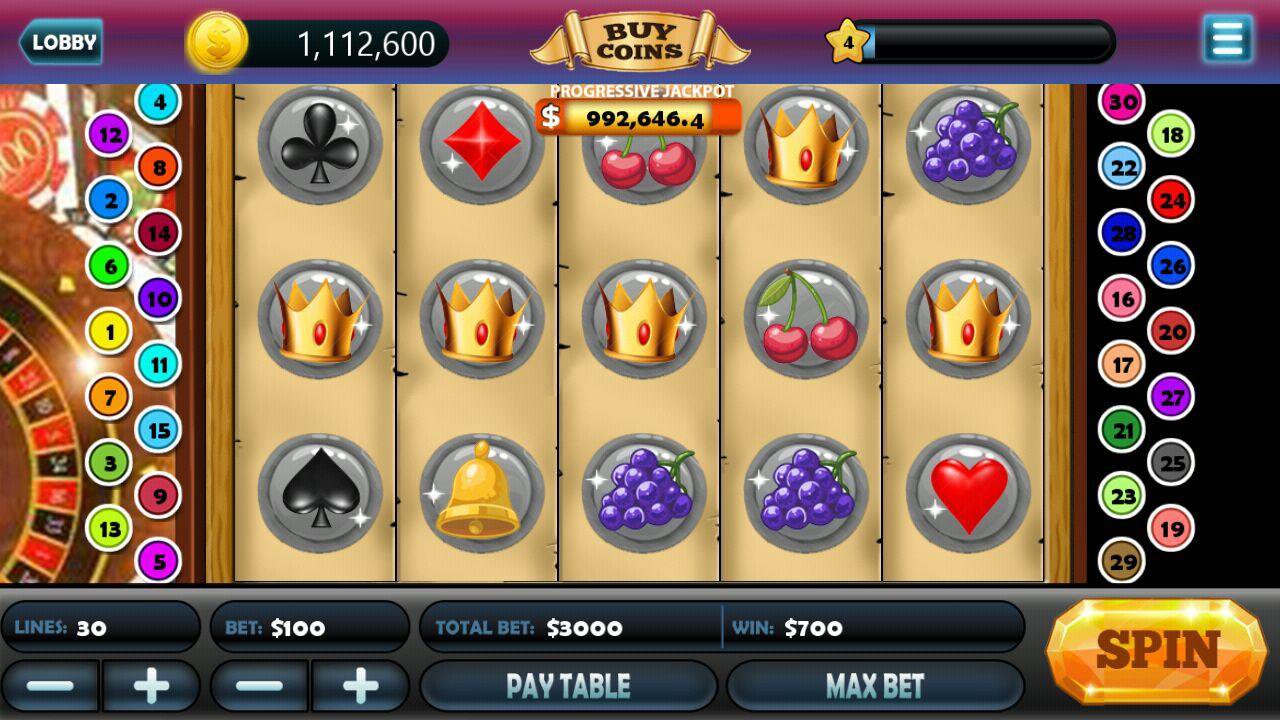Open the PAY TABLE
The height and width of the screenshot is (720, 1280).
tap(568, 685)
